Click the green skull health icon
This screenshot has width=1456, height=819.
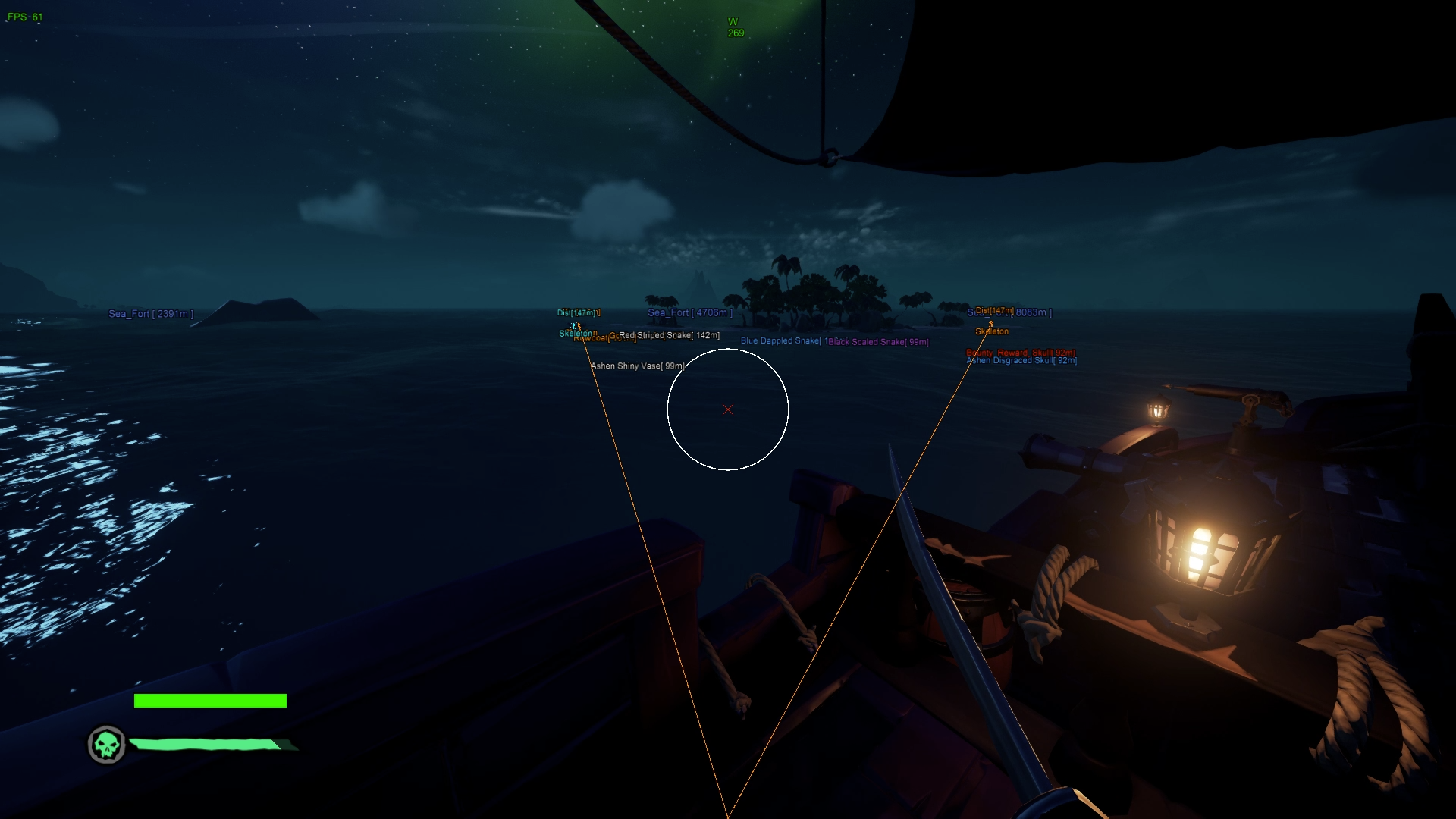tap(107, 745)
